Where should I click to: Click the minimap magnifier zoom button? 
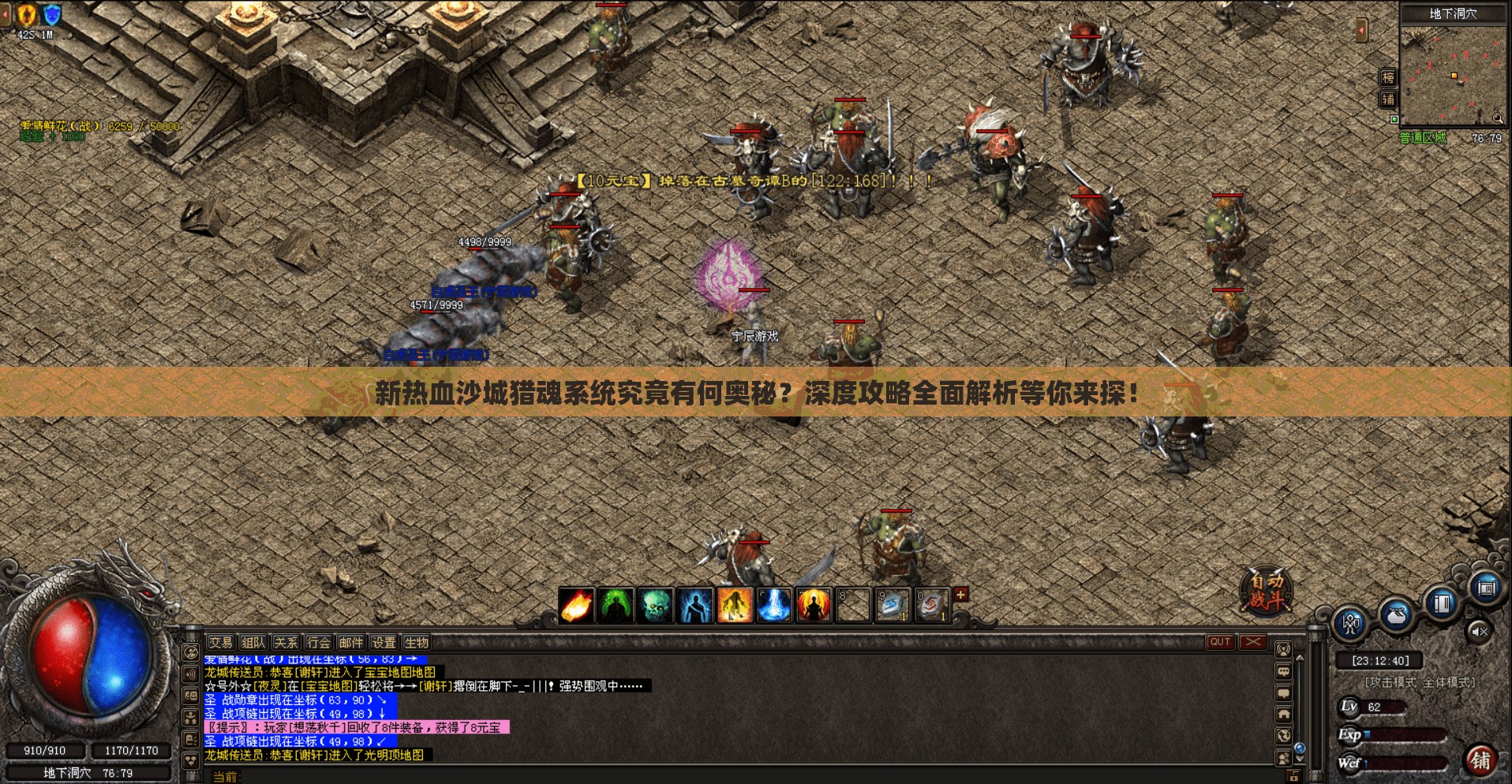coord(1497,118)
